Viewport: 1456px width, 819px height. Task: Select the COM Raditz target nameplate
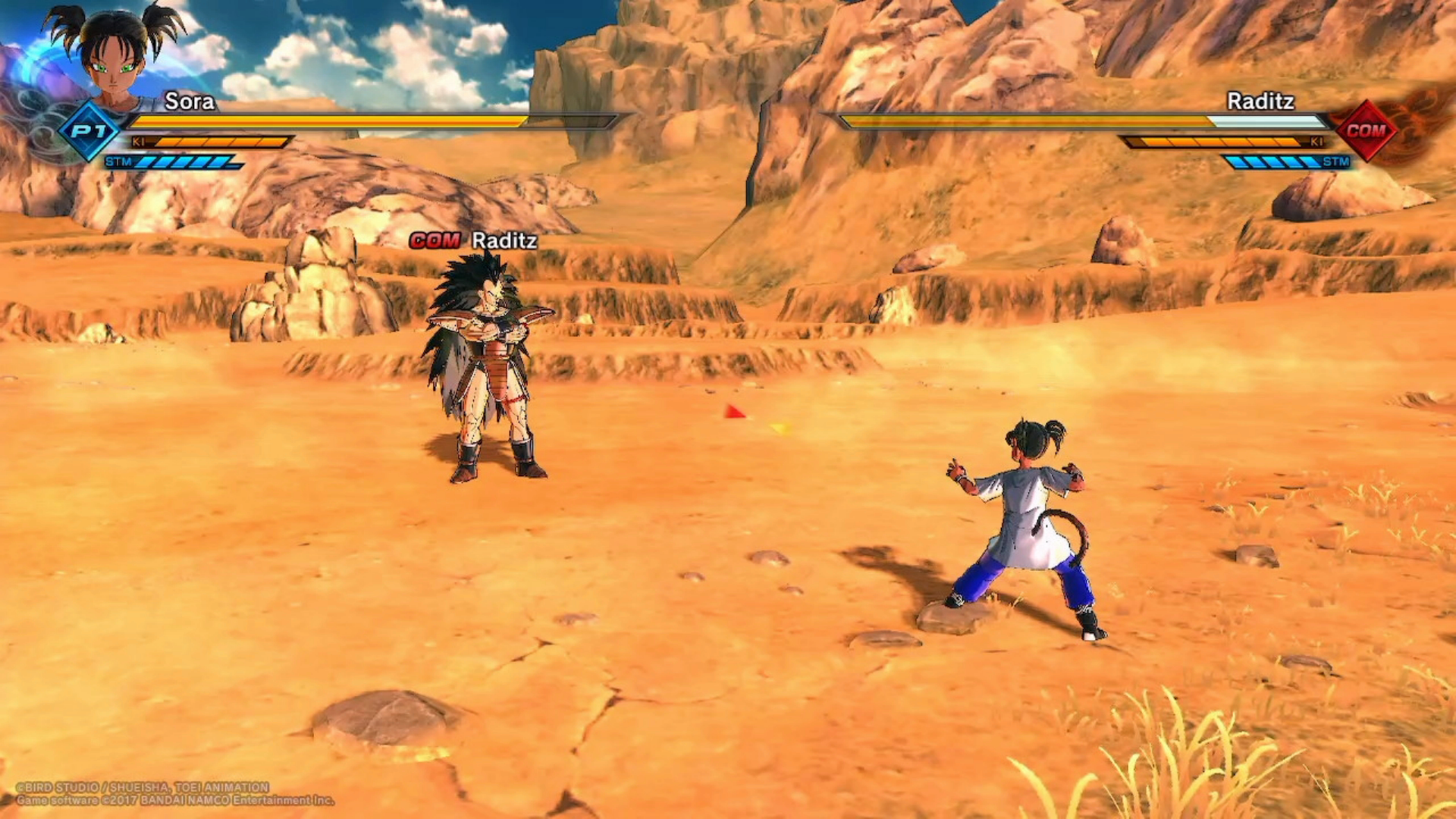click(x=473, y=240)
